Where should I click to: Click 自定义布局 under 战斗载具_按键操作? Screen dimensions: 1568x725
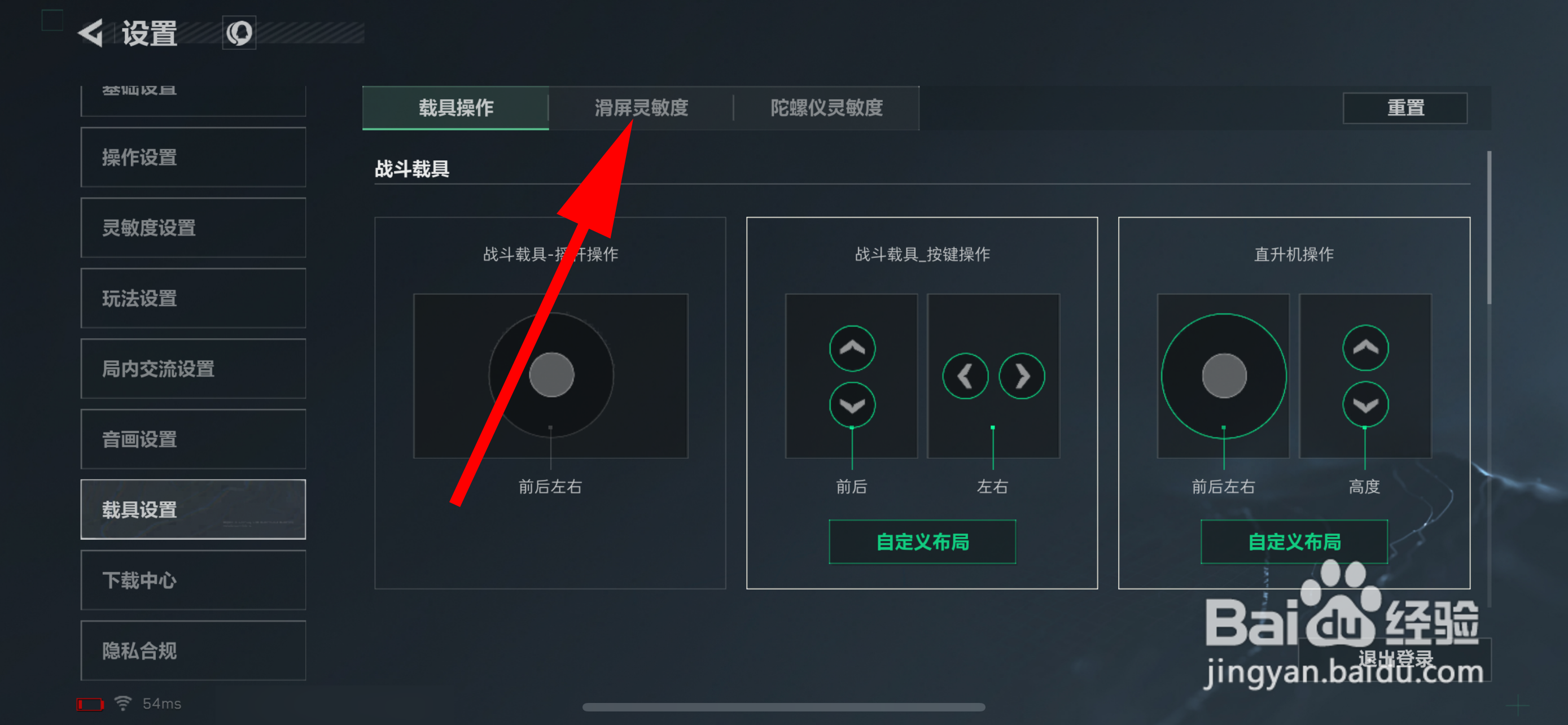[x=922, y=541]
